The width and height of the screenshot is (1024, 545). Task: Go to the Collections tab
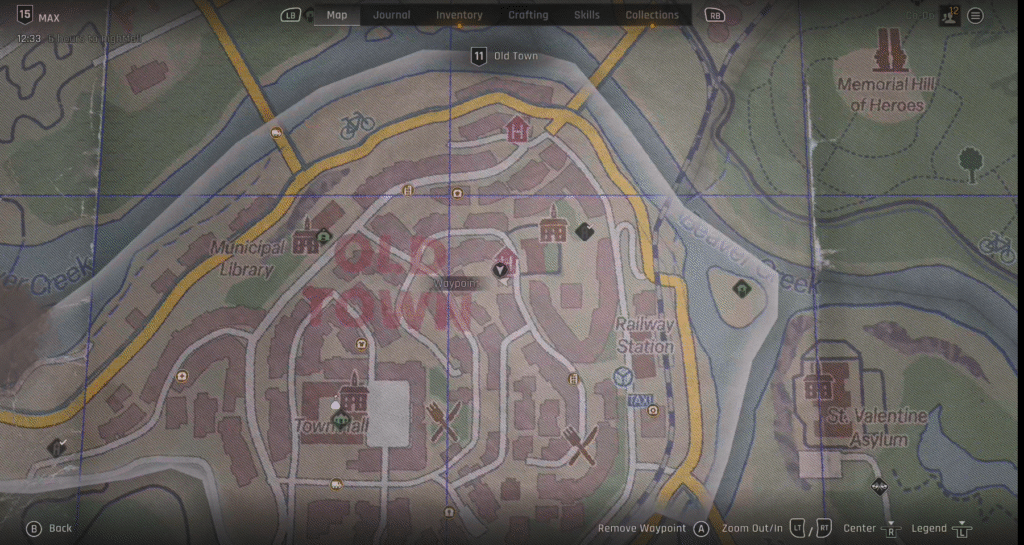(x=652, y=15)
